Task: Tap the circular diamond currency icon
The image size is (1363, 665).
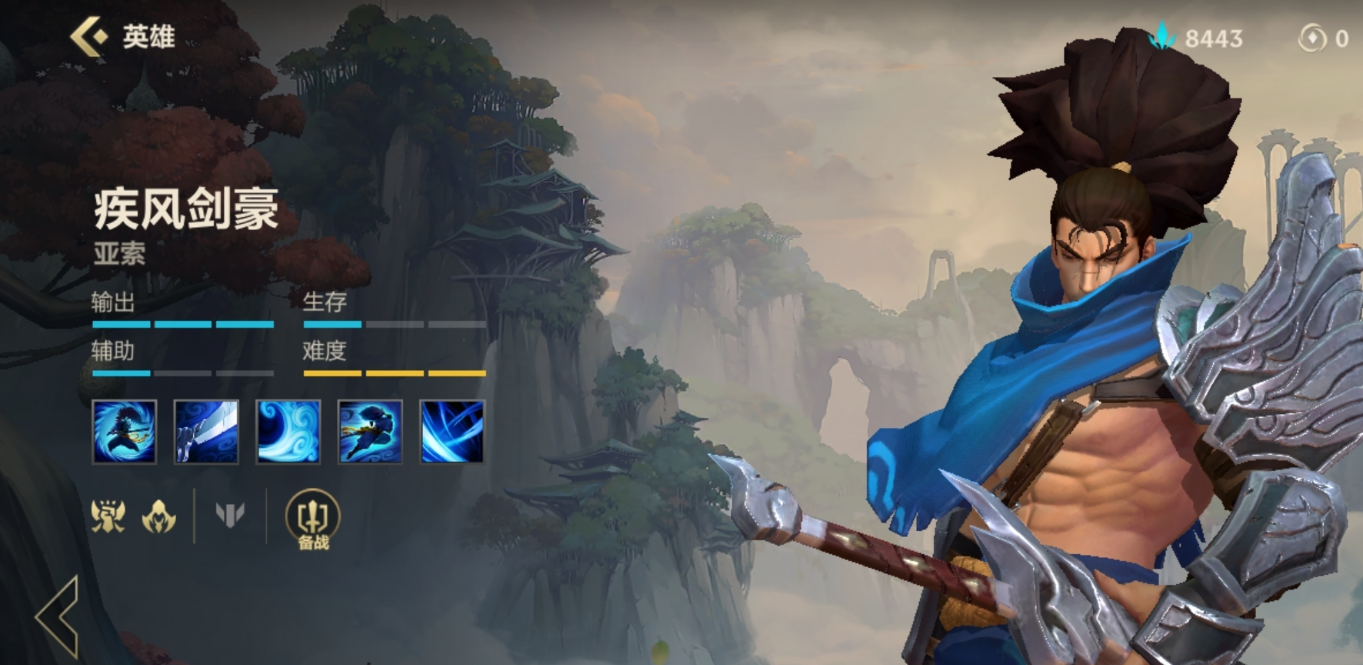Action: tap(1311, 38)
